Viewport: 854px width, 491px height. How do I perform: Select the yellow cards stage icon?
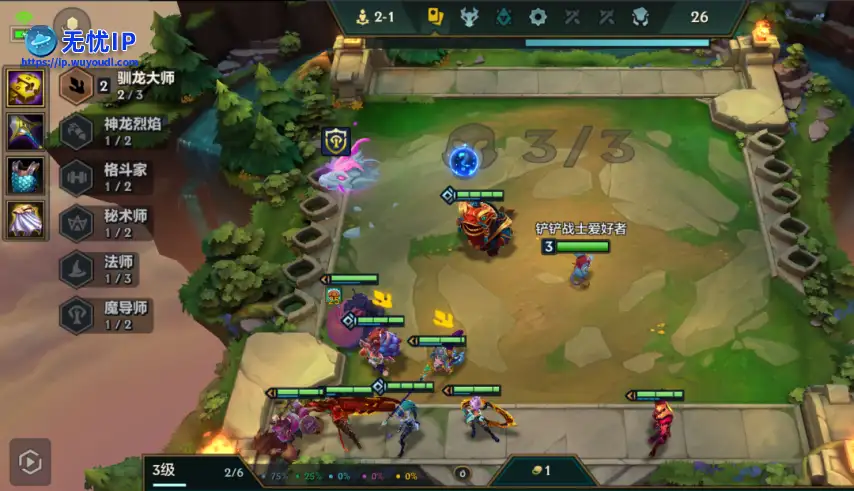coord(435,16)
